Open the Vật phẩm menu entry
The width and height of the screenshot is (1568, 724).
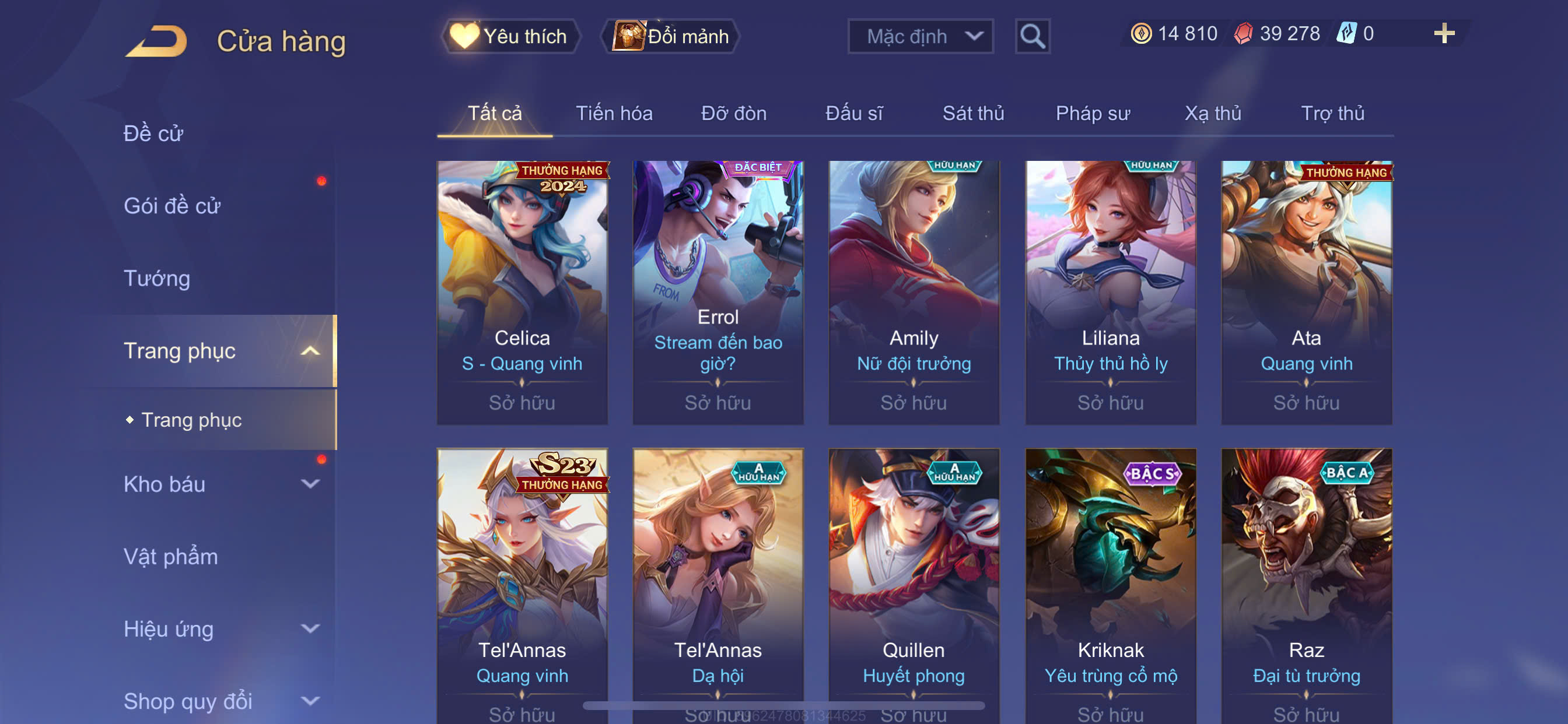[170, 557]
